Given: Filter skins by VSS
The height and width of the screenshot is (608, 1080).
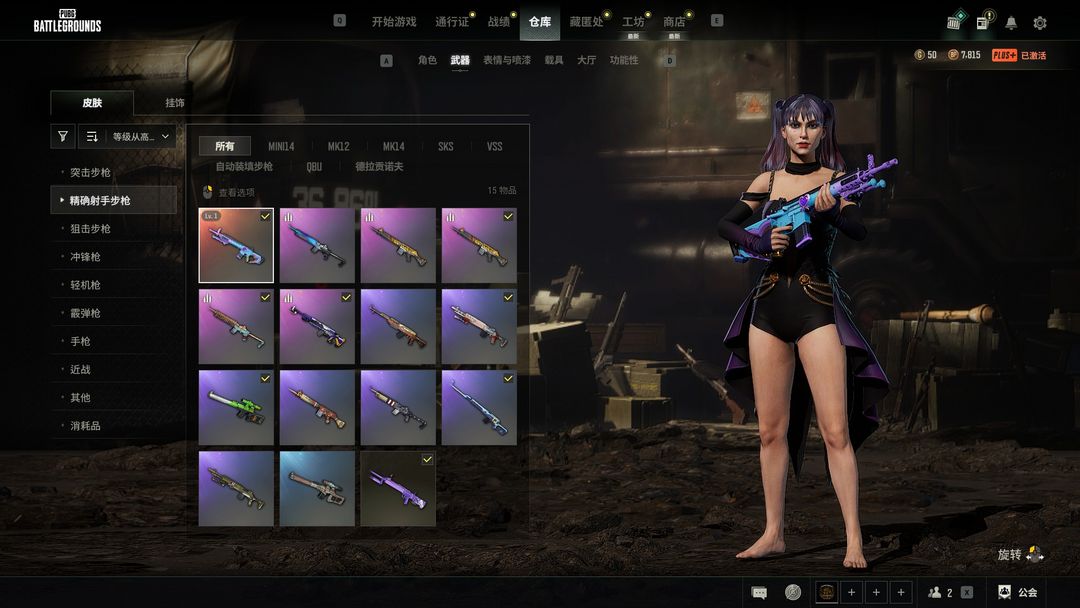Looking at the screenshot, I should click(494, 146).
